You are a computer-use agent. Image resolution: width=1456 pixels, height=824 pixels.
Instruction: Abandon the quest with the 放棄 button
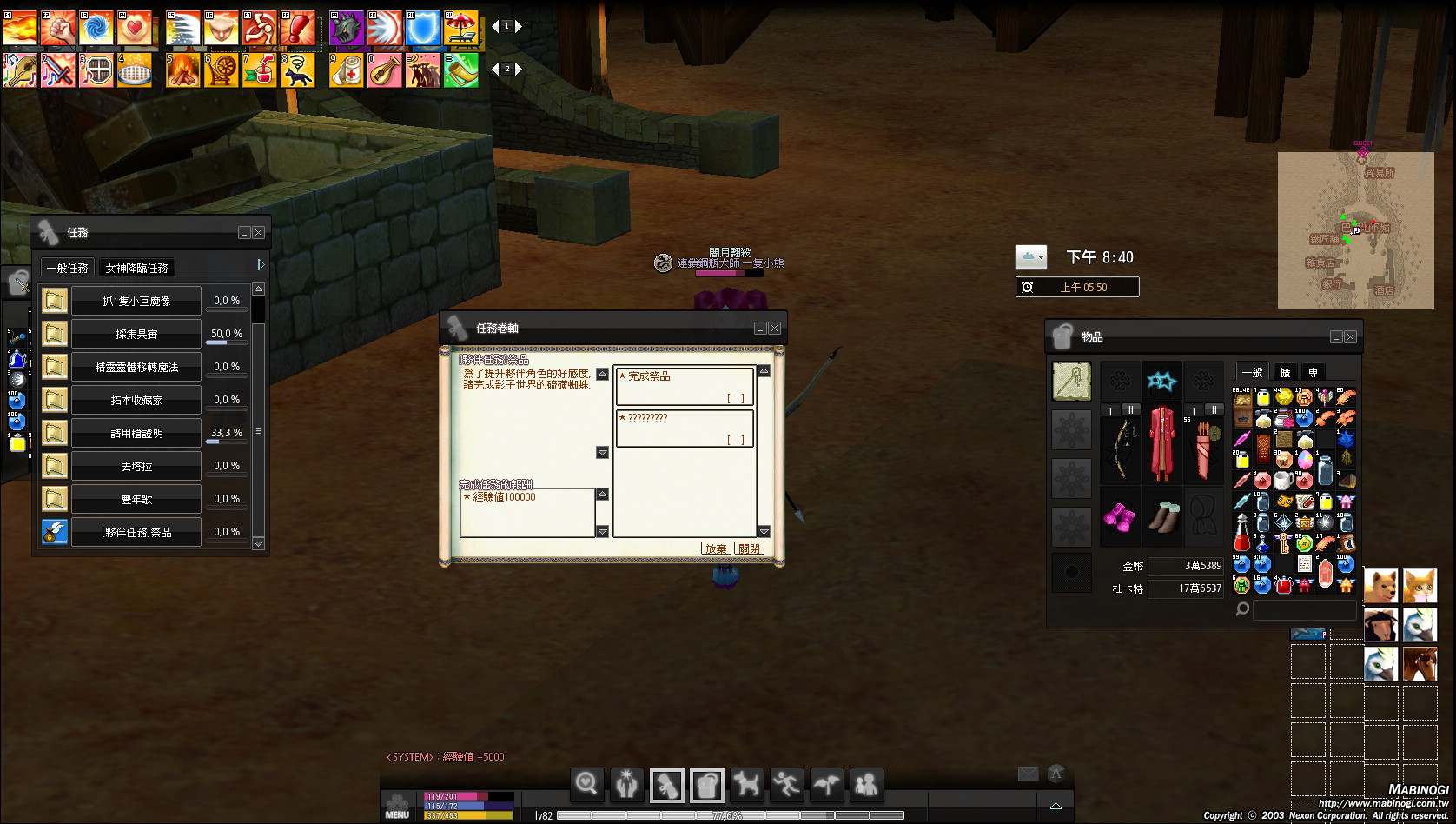(x=716, y=548)
